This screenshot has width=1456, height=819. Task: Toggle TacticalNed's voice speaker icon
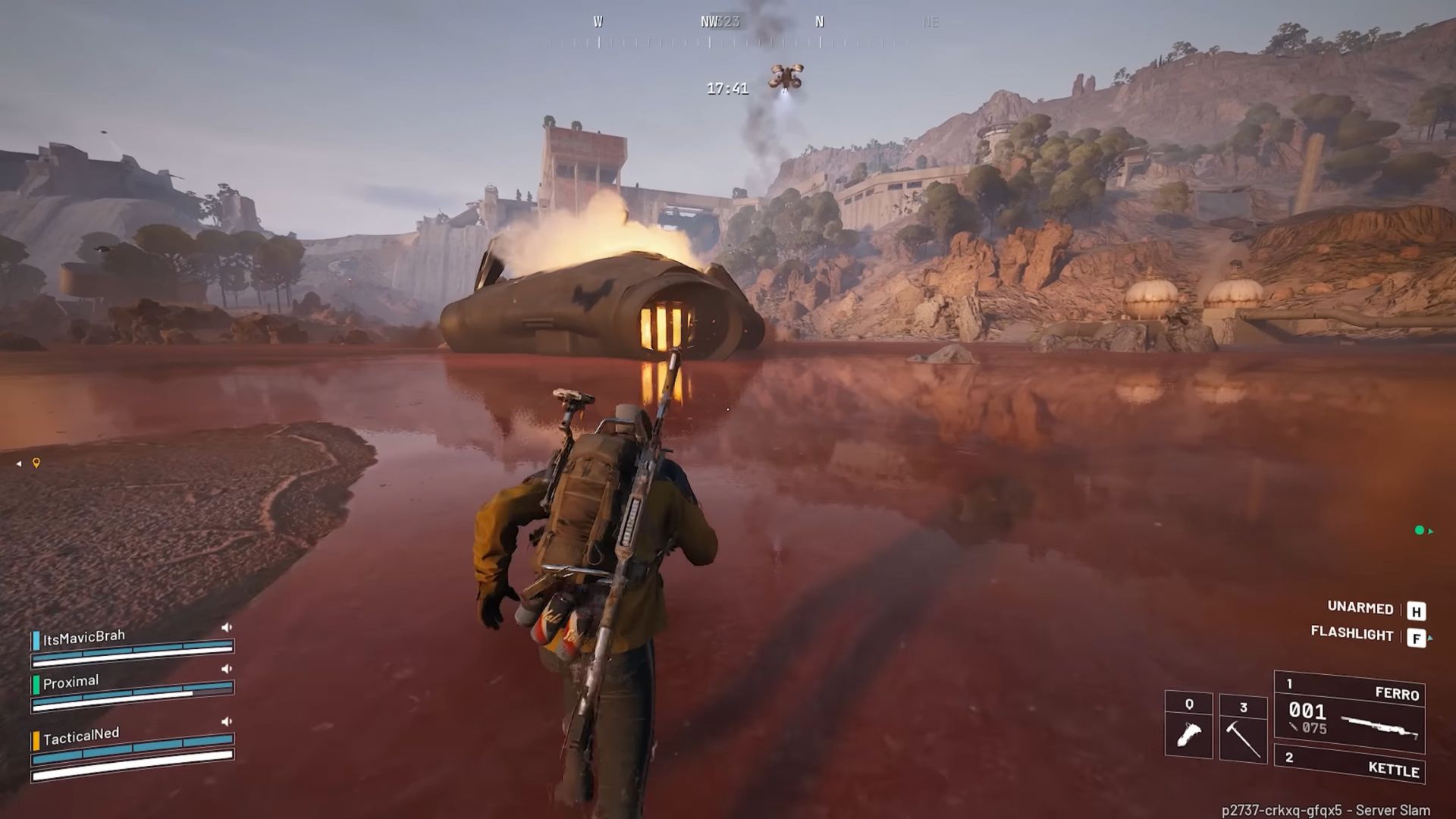pyautogui.click(x=226, y=721)
